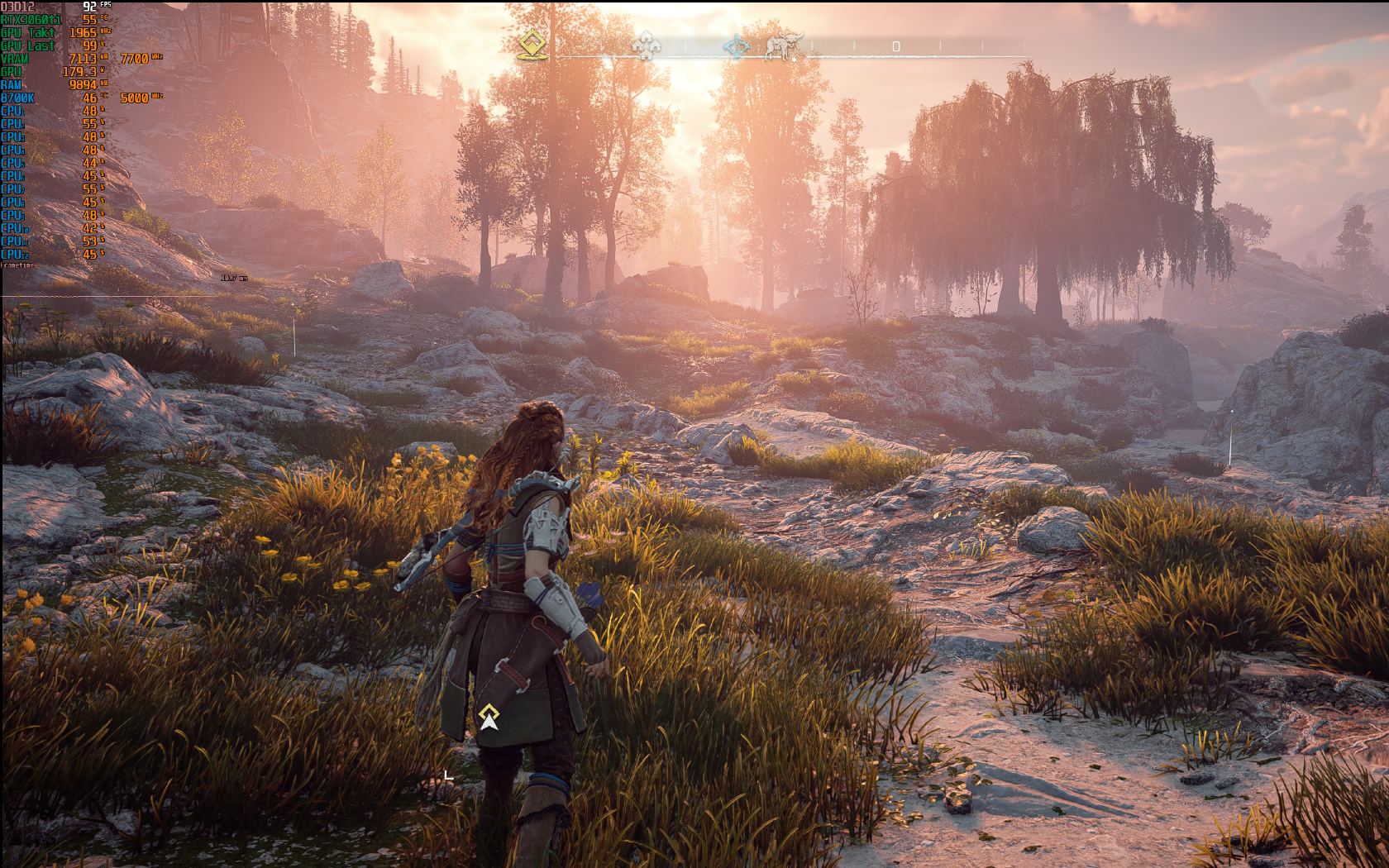Toggle the VRAM usage readout
The image size is (1389, 868).
pos(18,59)
